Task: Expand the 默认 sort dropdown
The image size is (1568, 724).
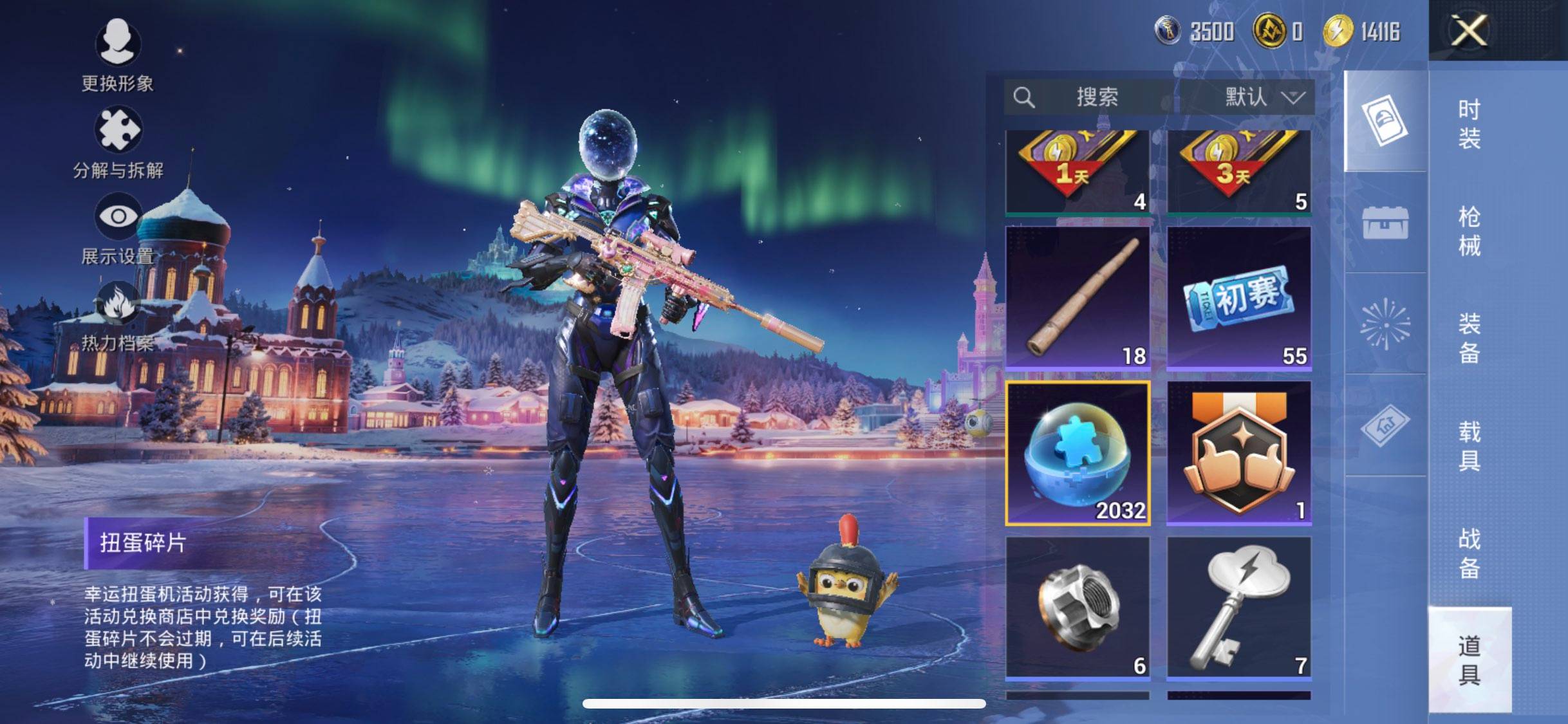Action: (1263, 97)
